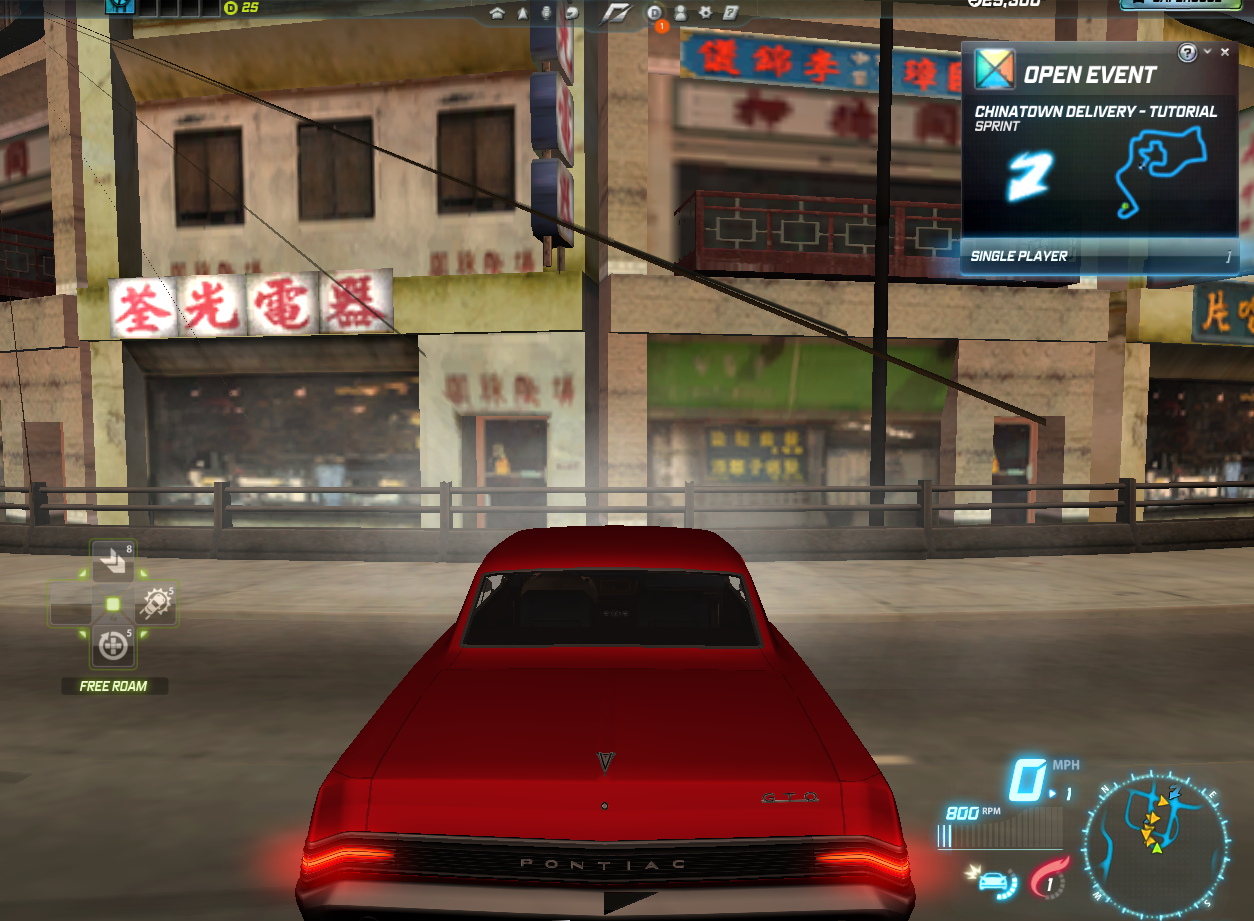The image size is (1254, 921).
Task: Use the spiked car powerup
Action: pos(157,603)
